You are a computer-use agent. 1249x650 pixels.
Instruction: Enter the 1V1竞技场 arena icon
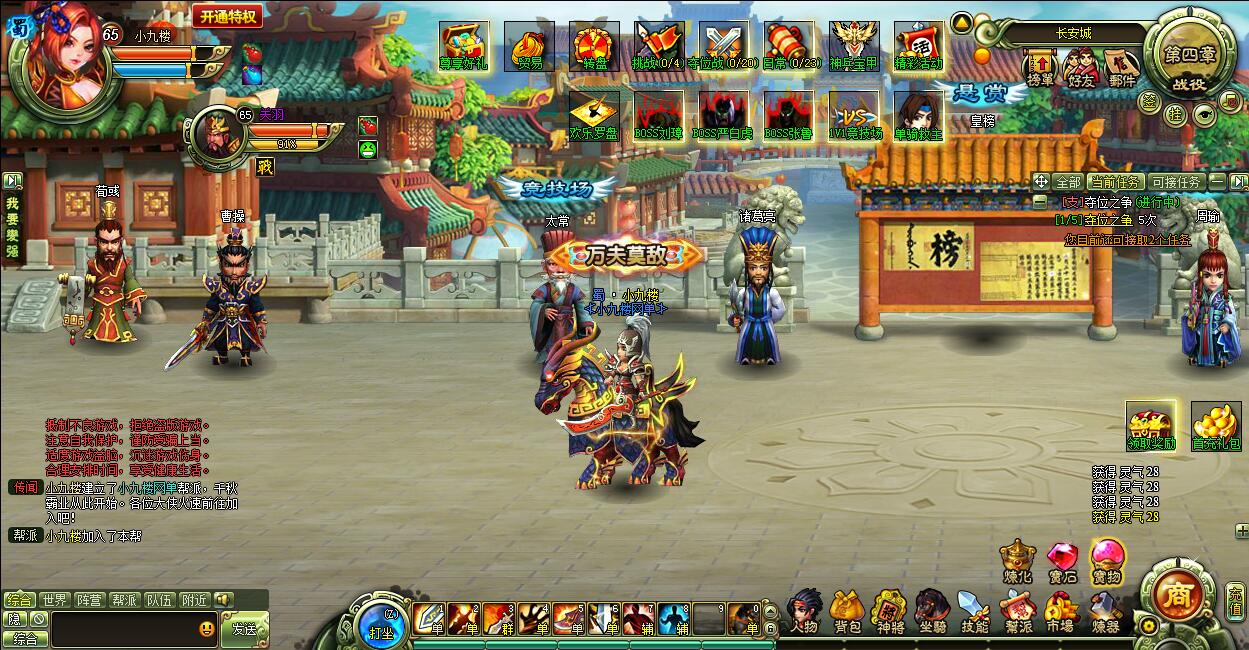[x=853, y=115]
